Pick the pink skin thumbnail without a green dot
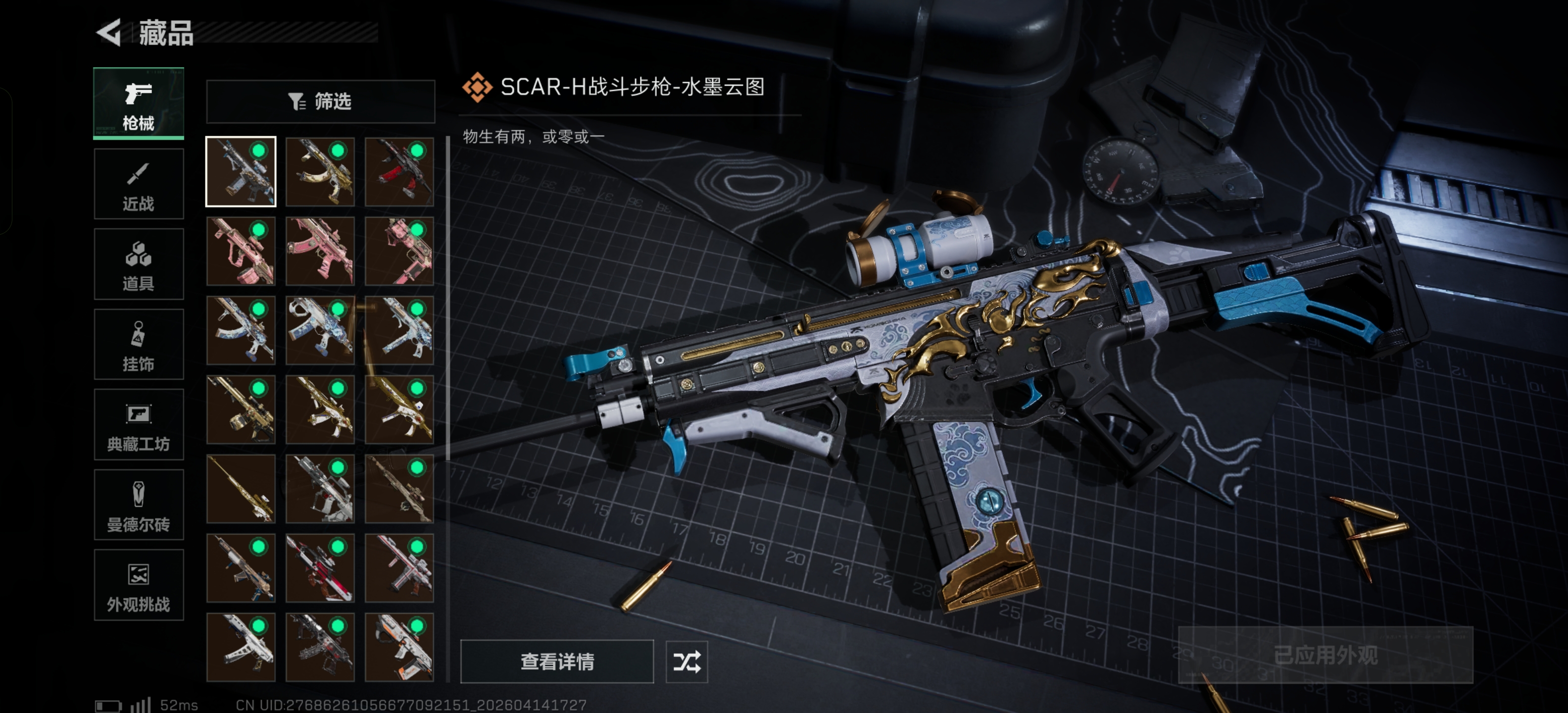This screenshot has width=1568, height=713. click(x=320, y=251)
